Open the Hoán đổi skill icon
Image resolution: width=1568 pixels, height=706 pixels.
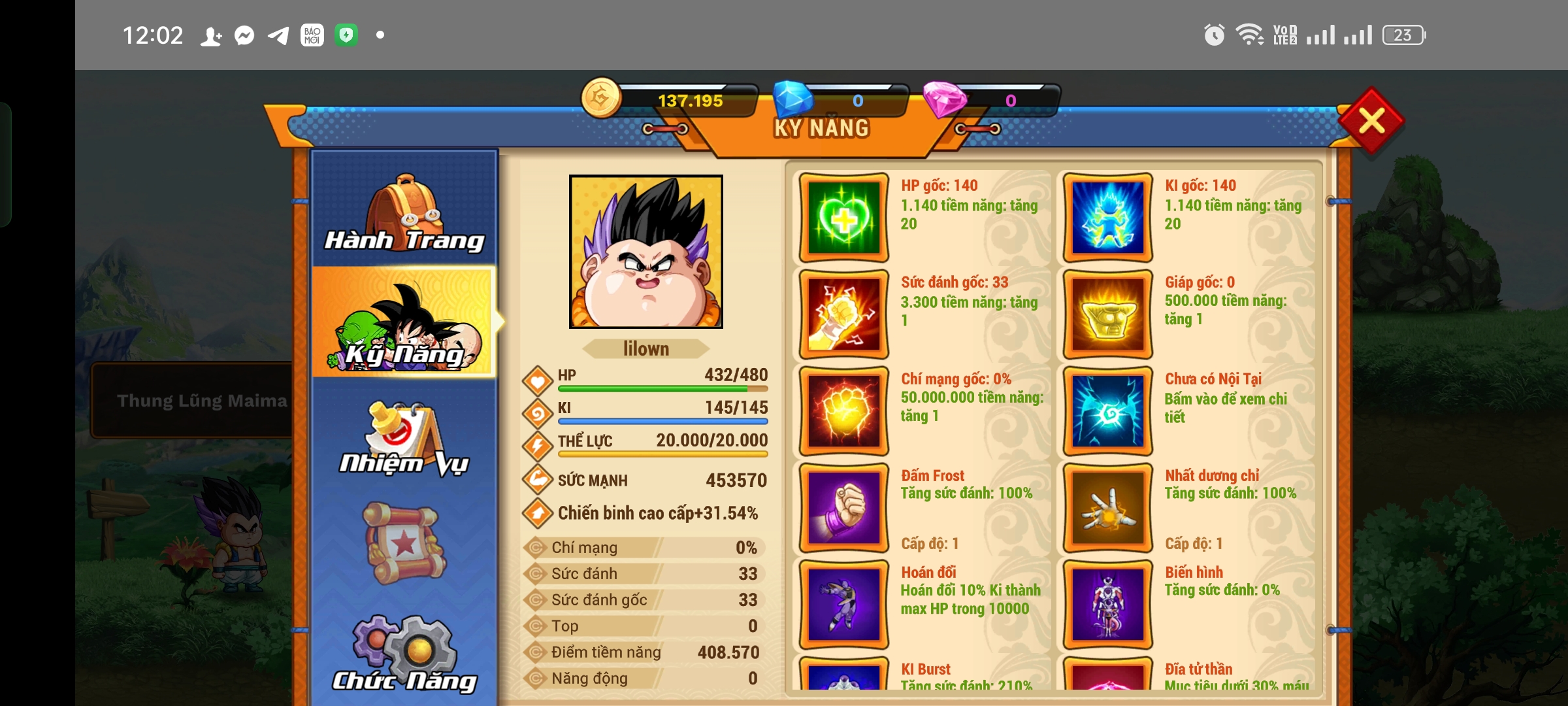pos(843,605)
